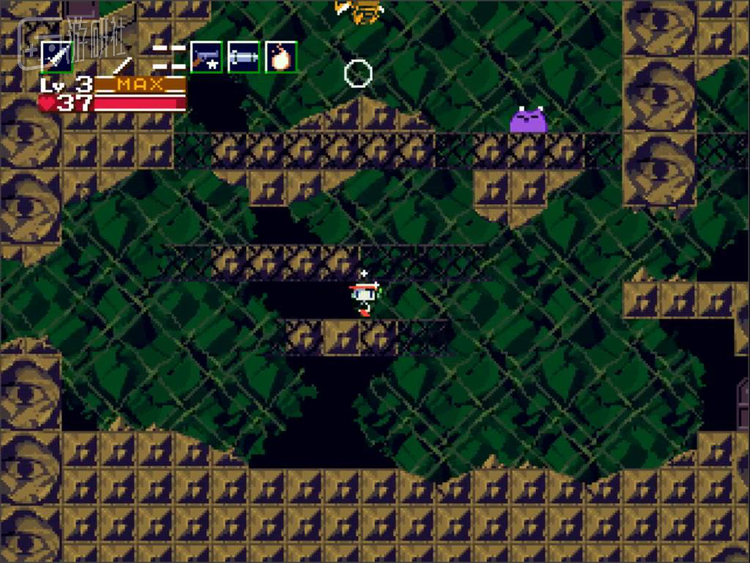Pick the Fireball weapon icon
The image size is (750, 563).
[280, 56]
